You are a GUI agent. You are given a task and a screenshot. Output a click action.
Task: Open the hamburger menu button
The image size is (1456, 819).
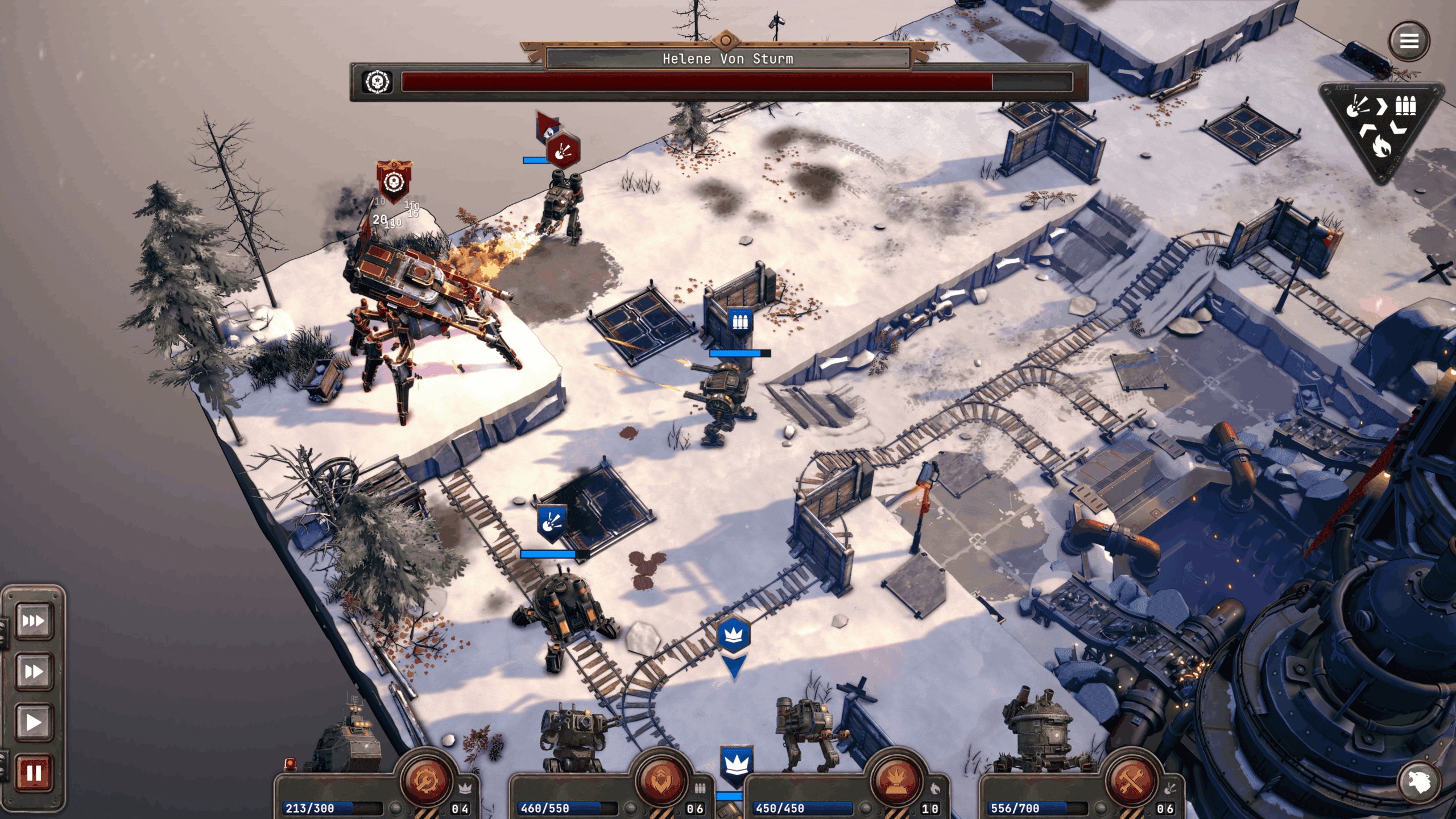[1408, 41]
